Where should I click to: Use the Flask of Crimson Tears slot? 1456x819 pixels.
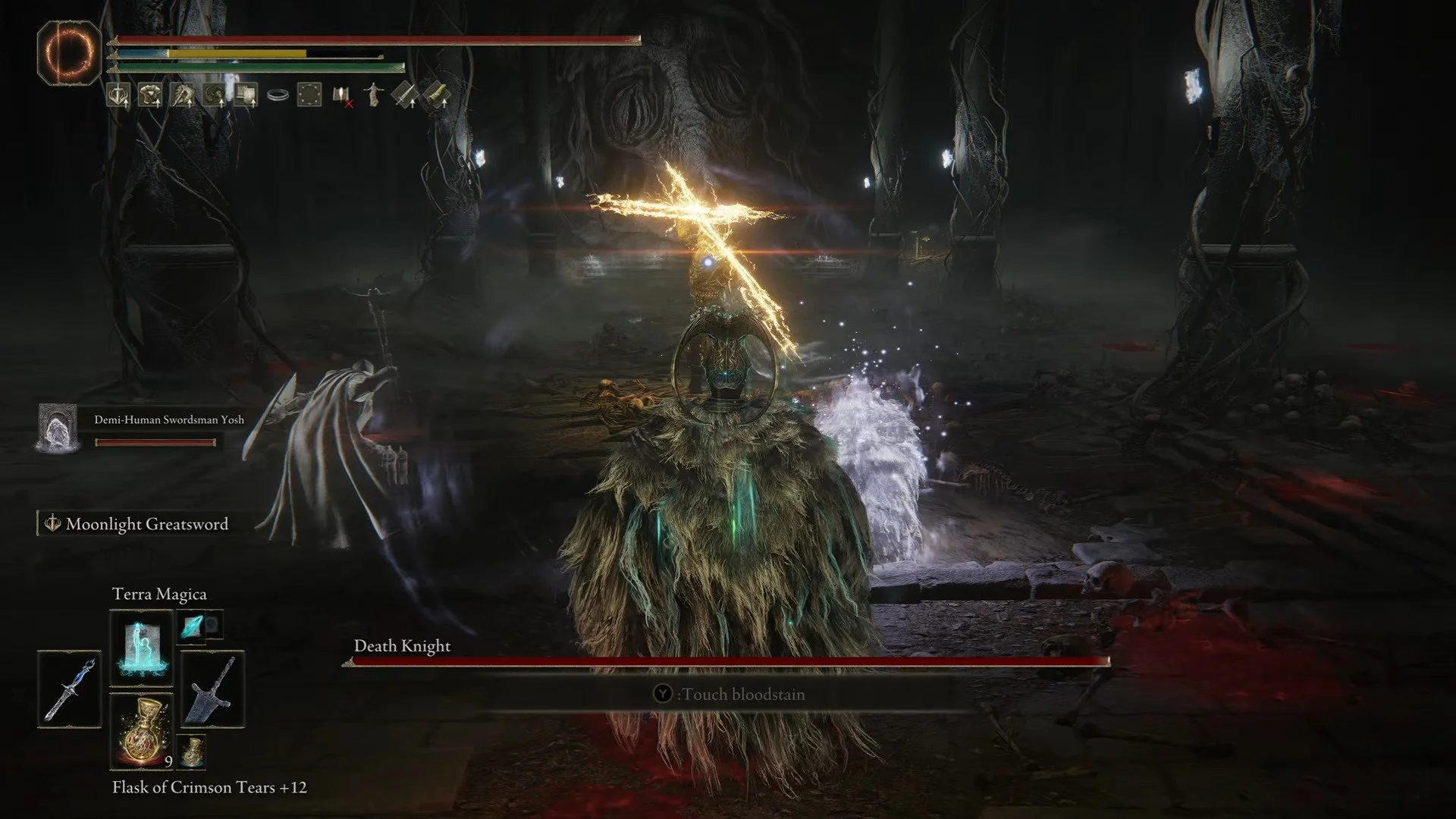pyautogui.click(x=142, y=730)
